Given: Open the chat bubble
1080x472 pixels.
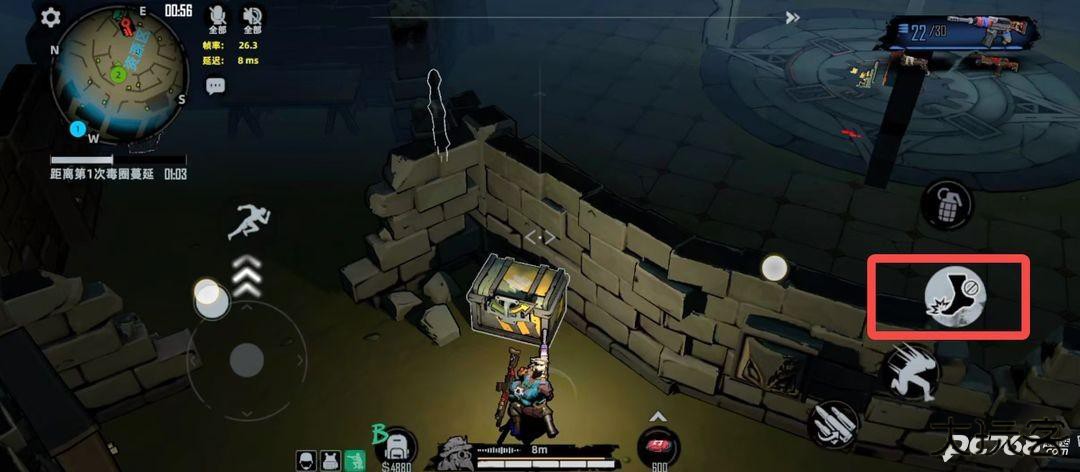Looking at the screenshot, I should coord(215,87).
